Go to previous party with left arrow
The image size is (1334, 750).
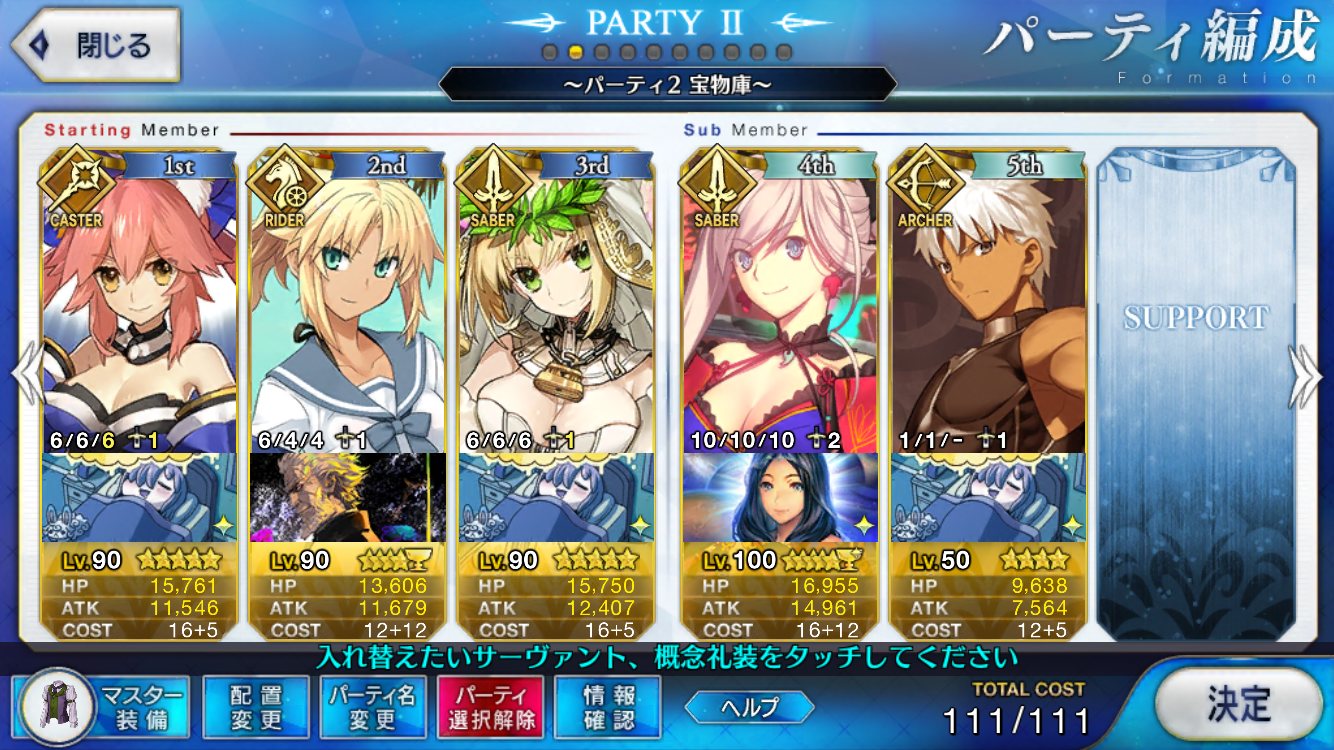coord(24,376)
